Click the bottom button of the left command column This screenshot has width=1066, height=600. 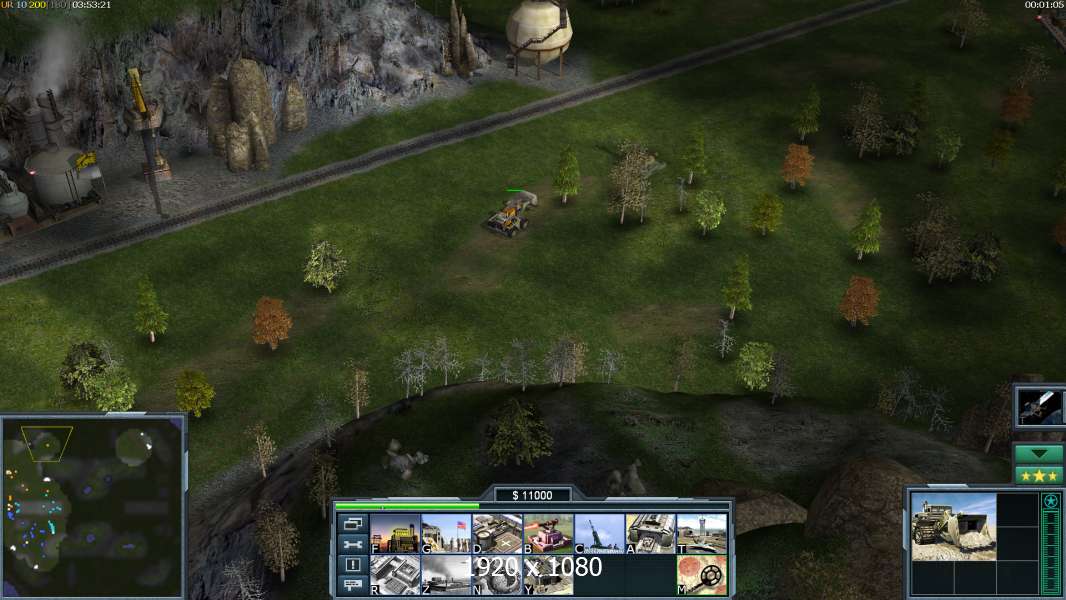[353, 586]
